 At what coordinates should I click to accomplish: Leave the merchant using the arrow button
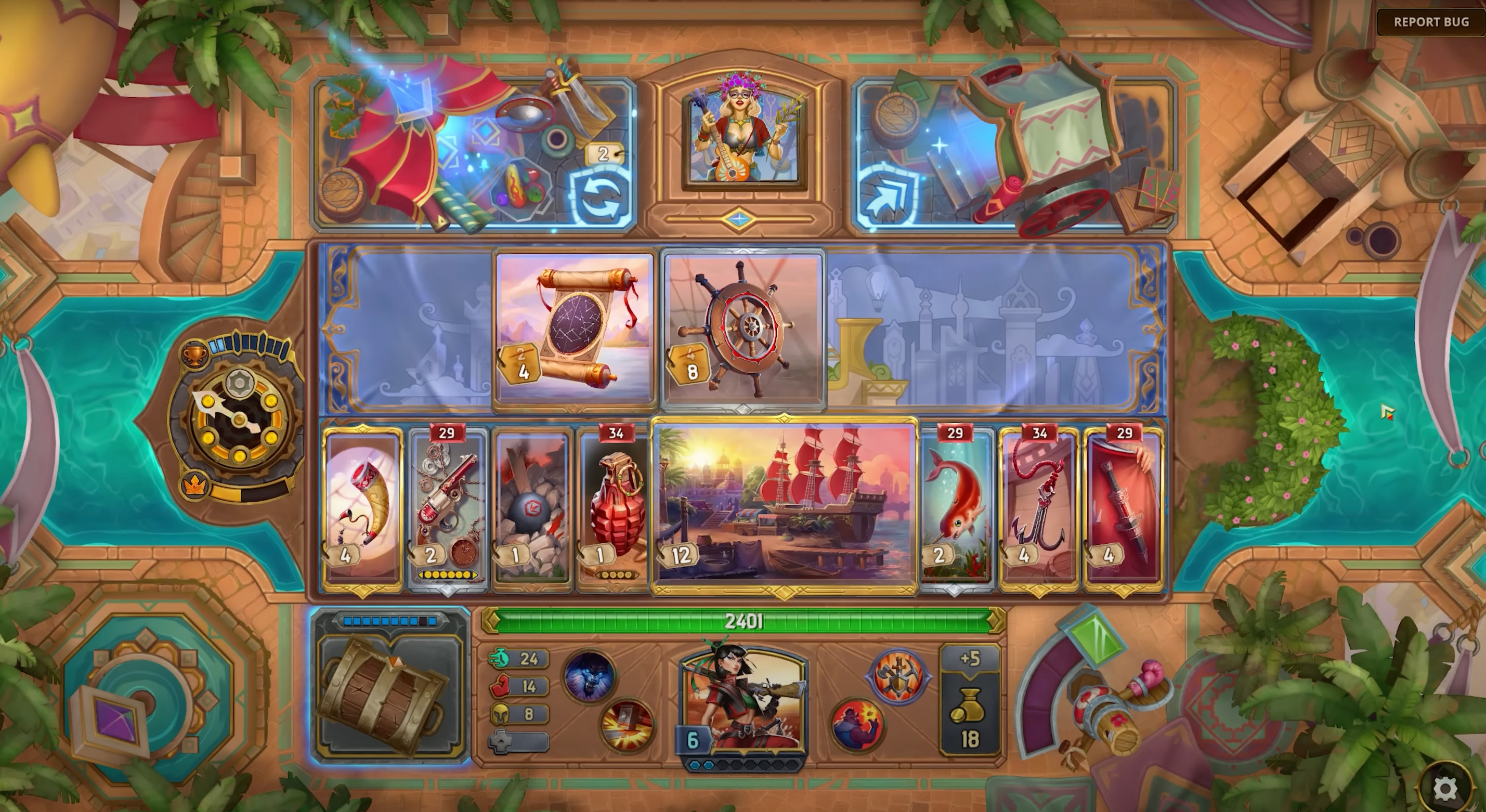(887, 197)
